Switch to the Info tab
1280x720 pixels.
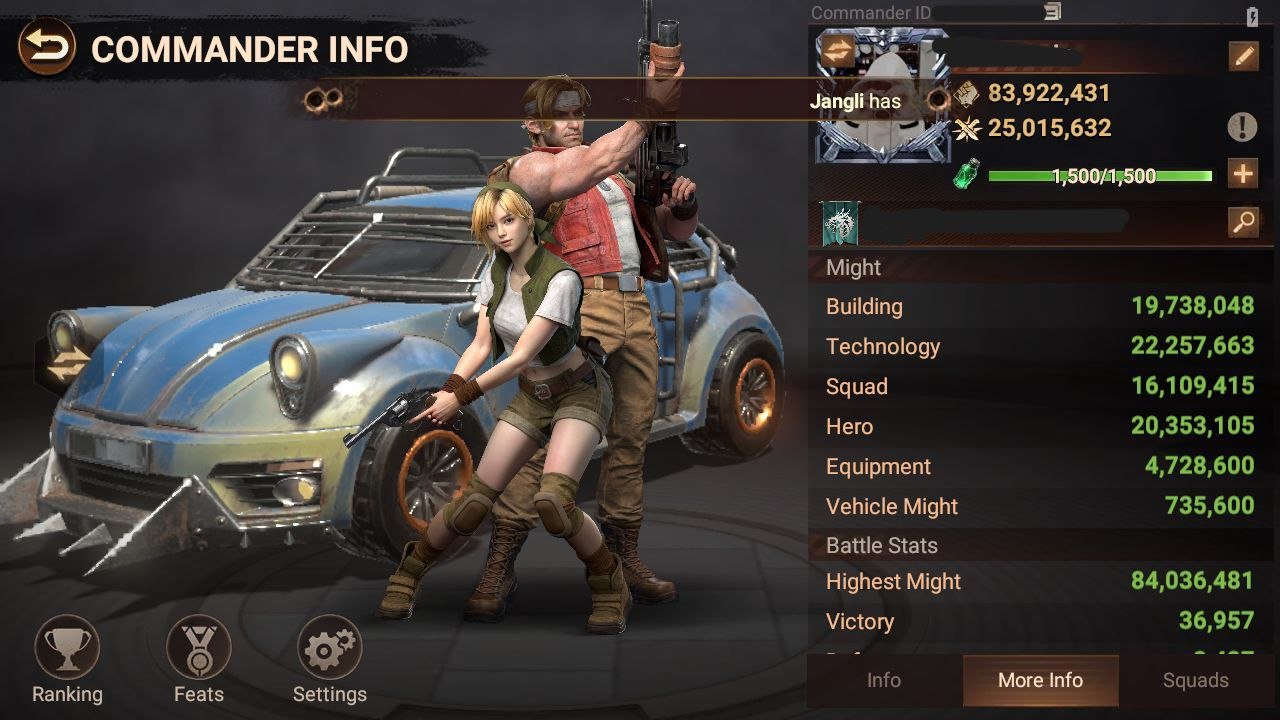click(x=883, y=681)
